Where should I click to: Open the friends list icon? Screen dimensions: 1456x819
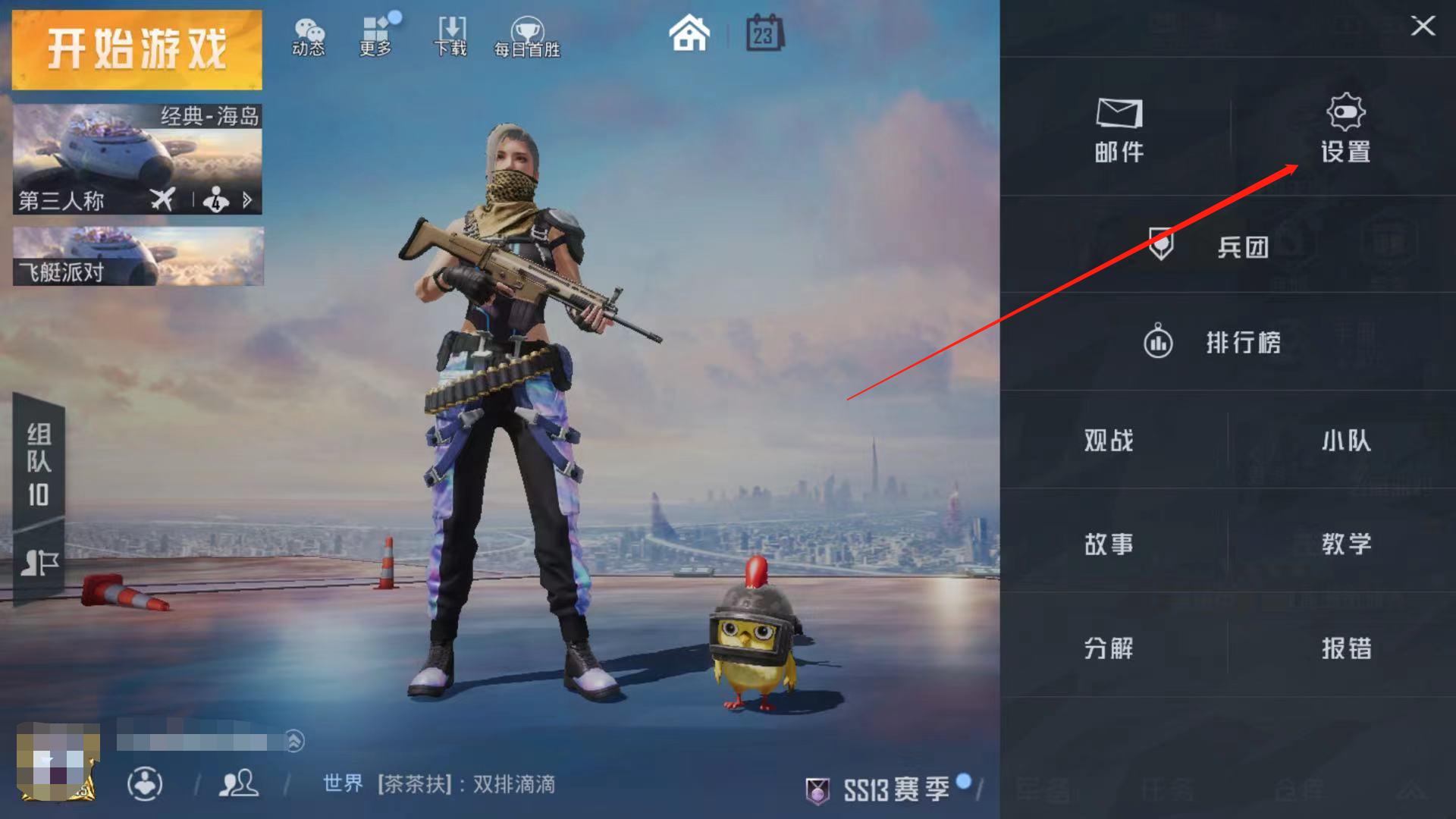pyautogui.click(x=237, y=784)
